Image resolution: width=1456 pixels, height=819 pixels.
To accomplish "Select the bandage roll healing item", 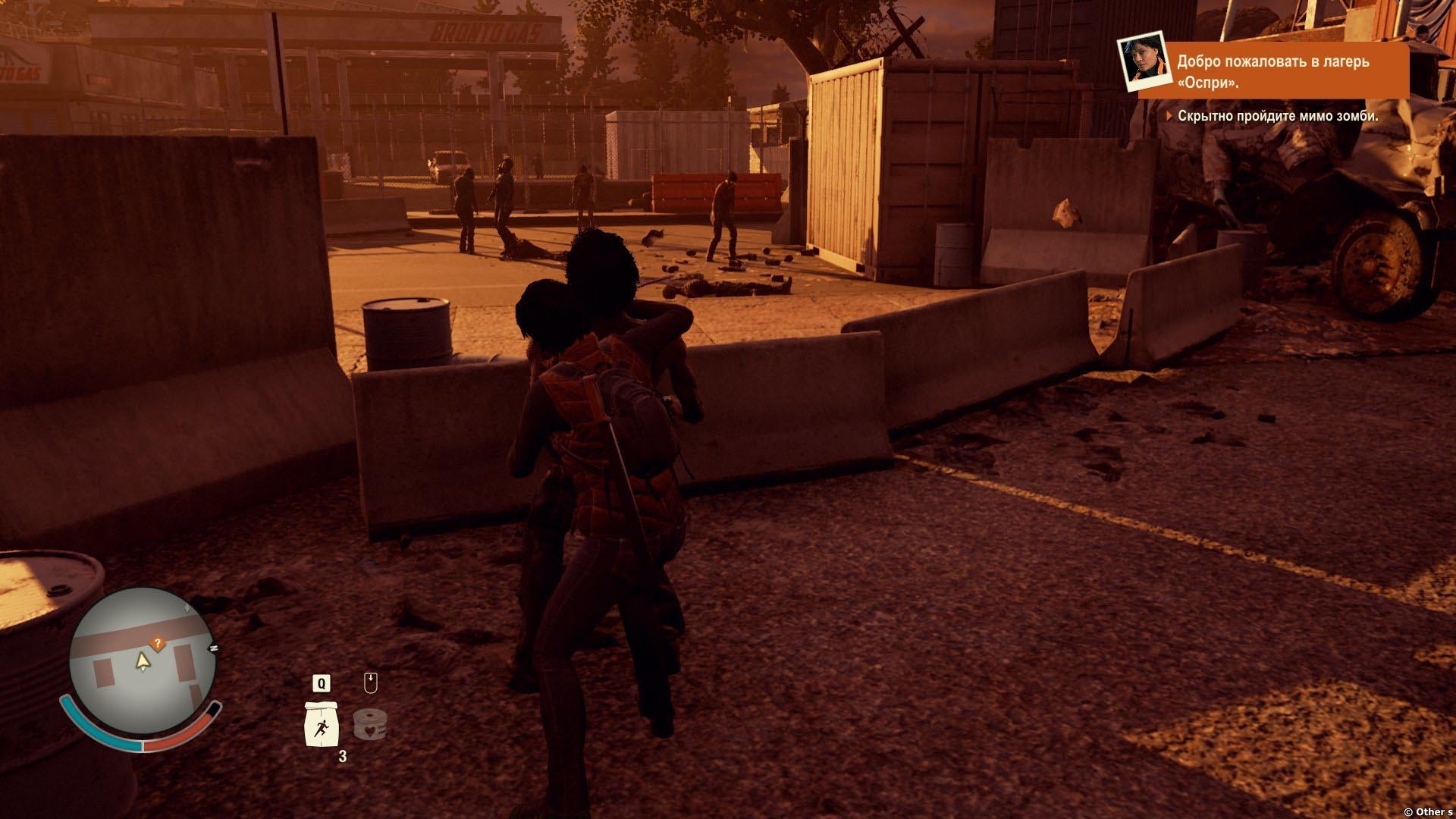I will [370, 724].
